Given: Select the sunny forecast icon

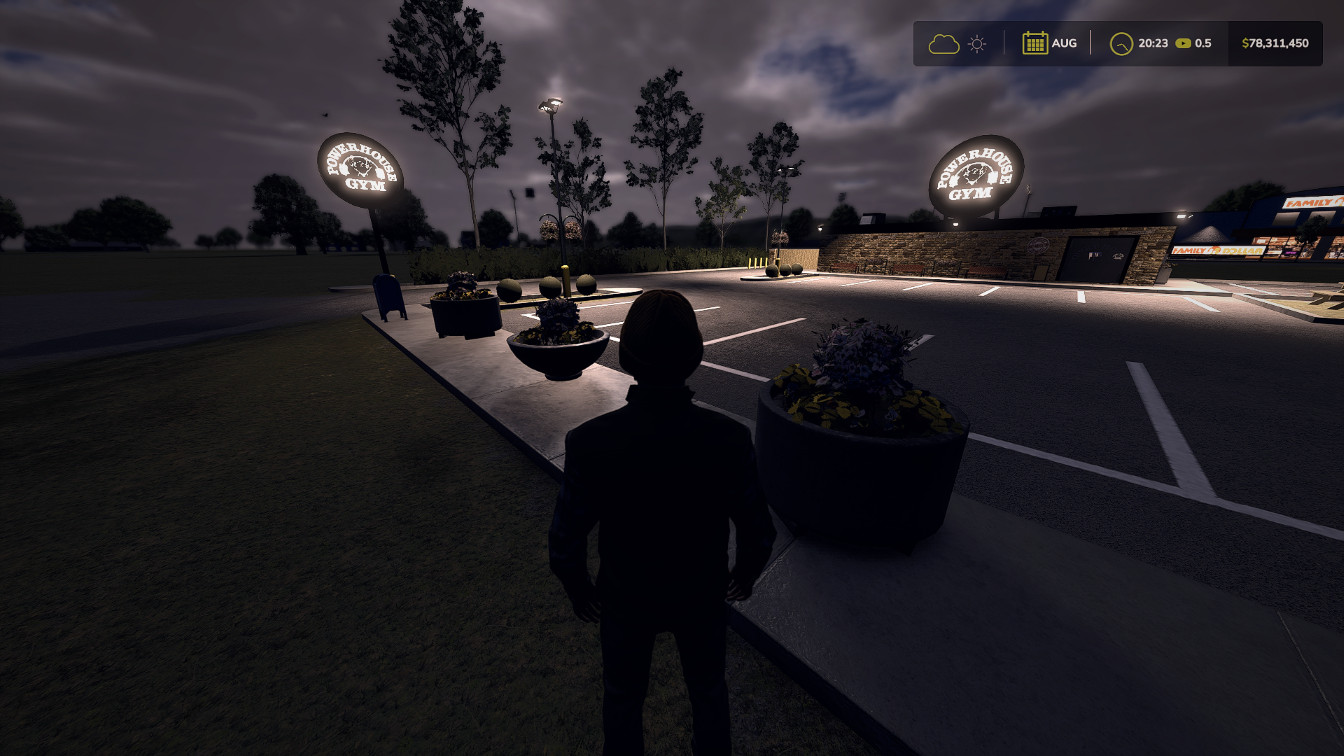Looking at the screenshot, I should click(977, 44).
